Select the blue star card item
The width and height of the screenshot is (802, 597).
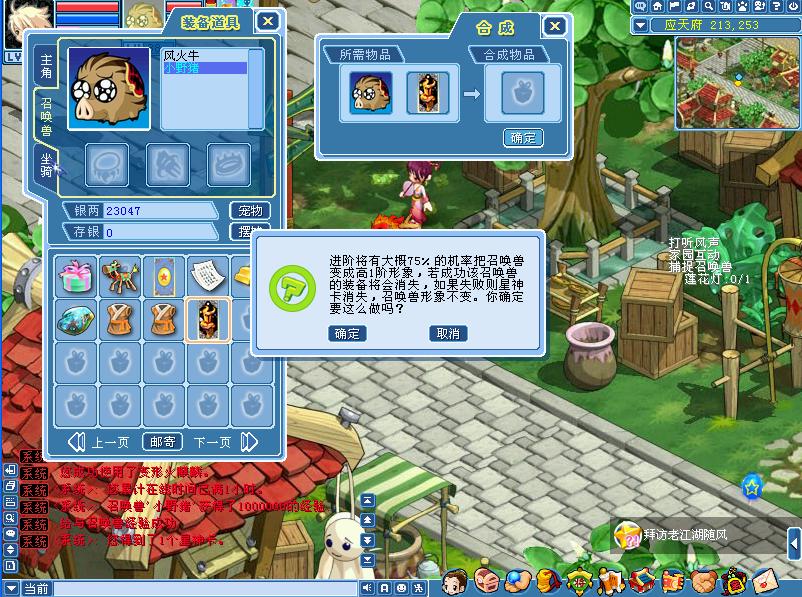pos(163,275)
